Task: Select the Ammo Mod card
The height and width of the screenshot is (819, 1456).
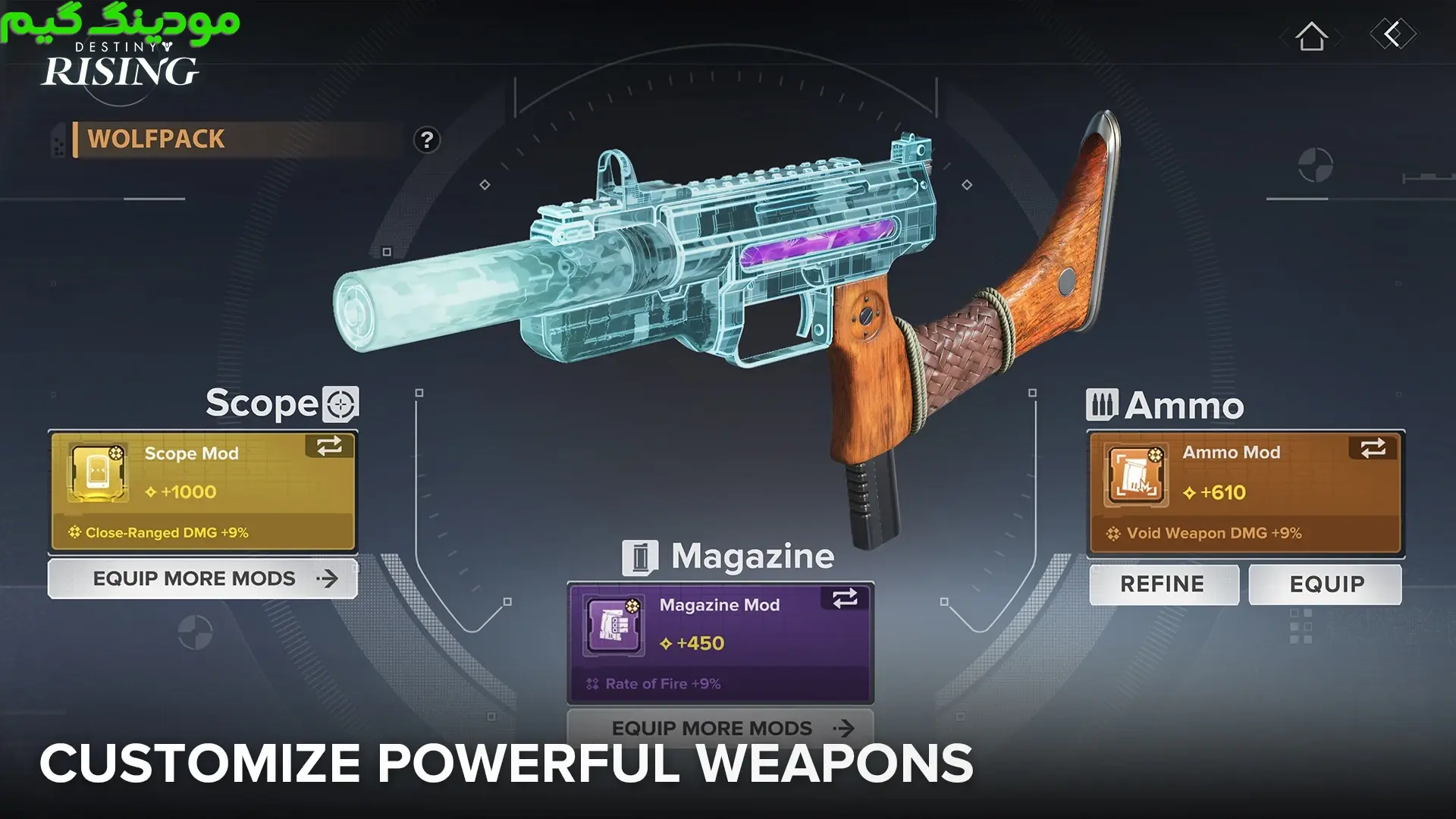Action: pyautogui.click(x=1245, y=492)
